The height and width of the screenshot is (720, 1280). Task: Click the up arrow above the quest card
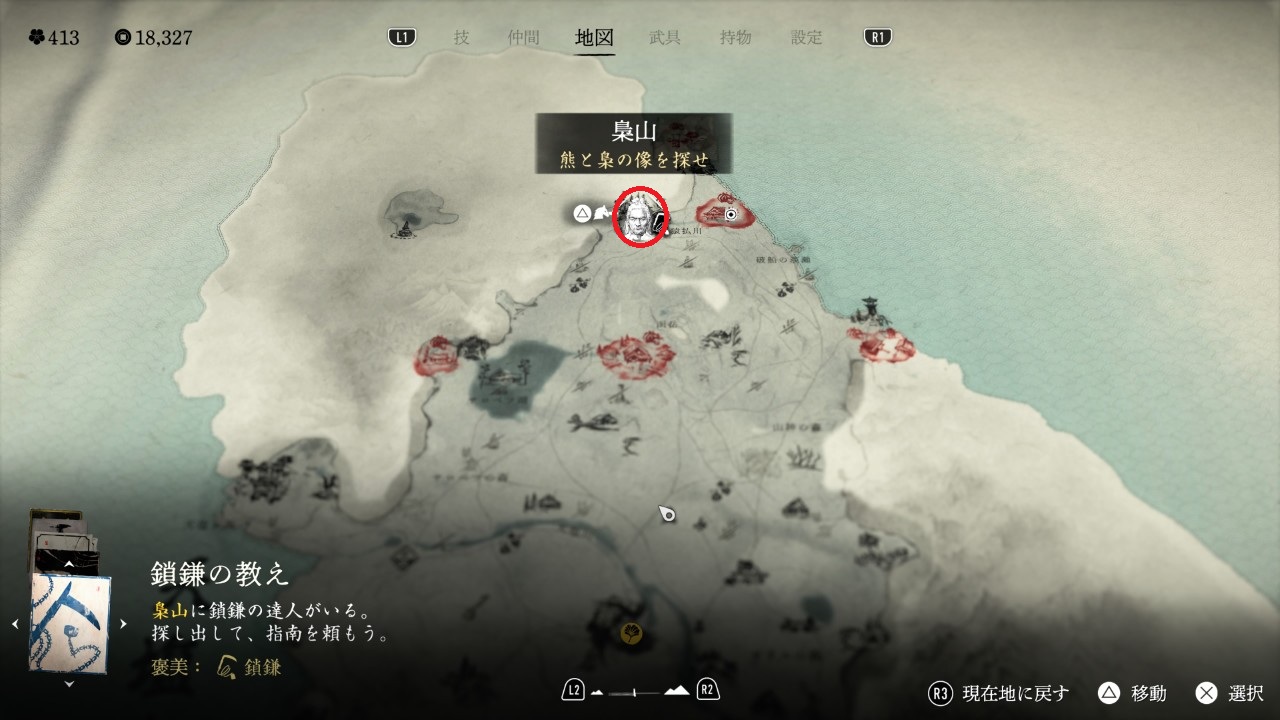coord(69,564)
